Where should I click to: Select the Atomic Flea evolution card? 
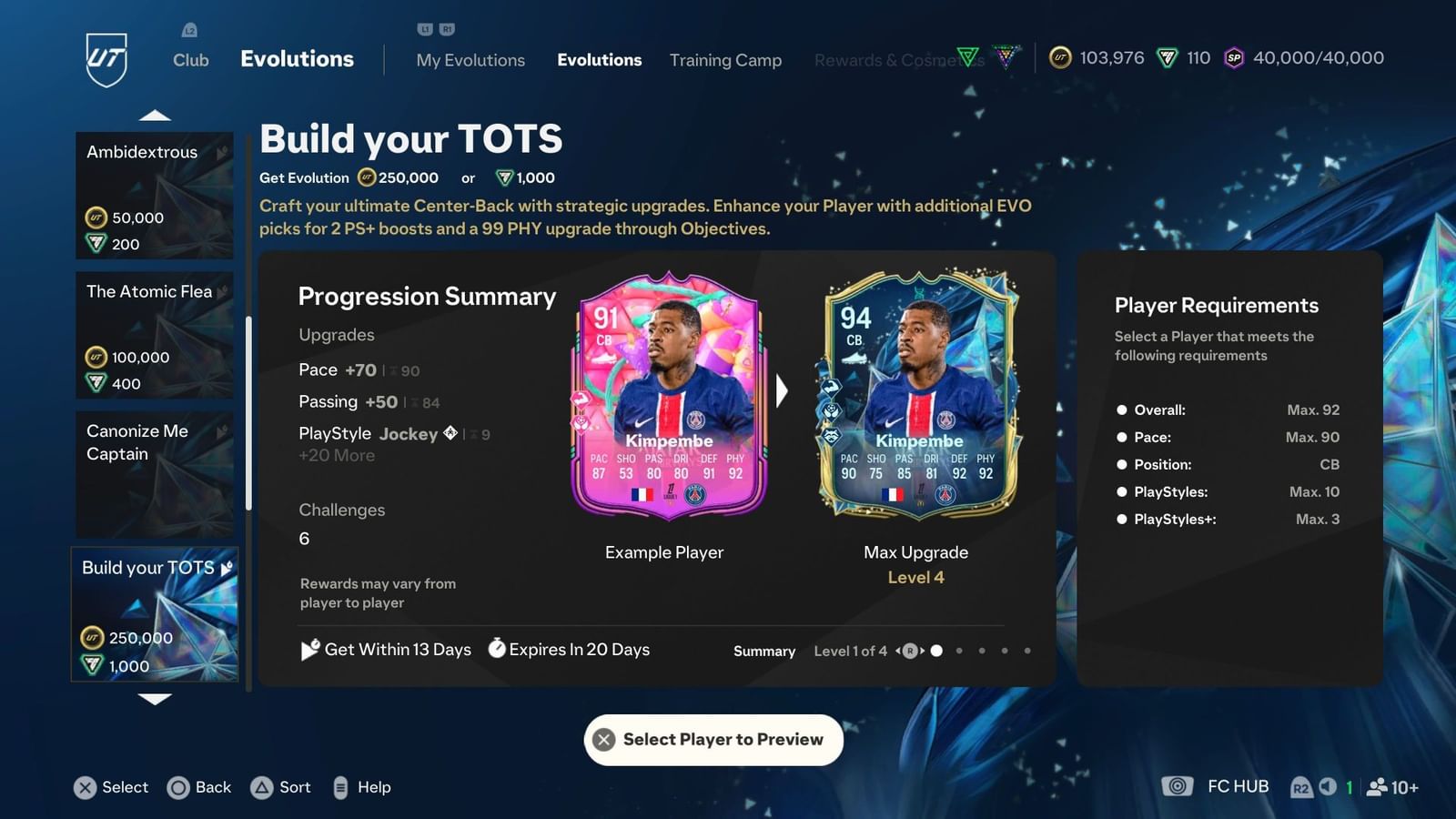[153, 335]
